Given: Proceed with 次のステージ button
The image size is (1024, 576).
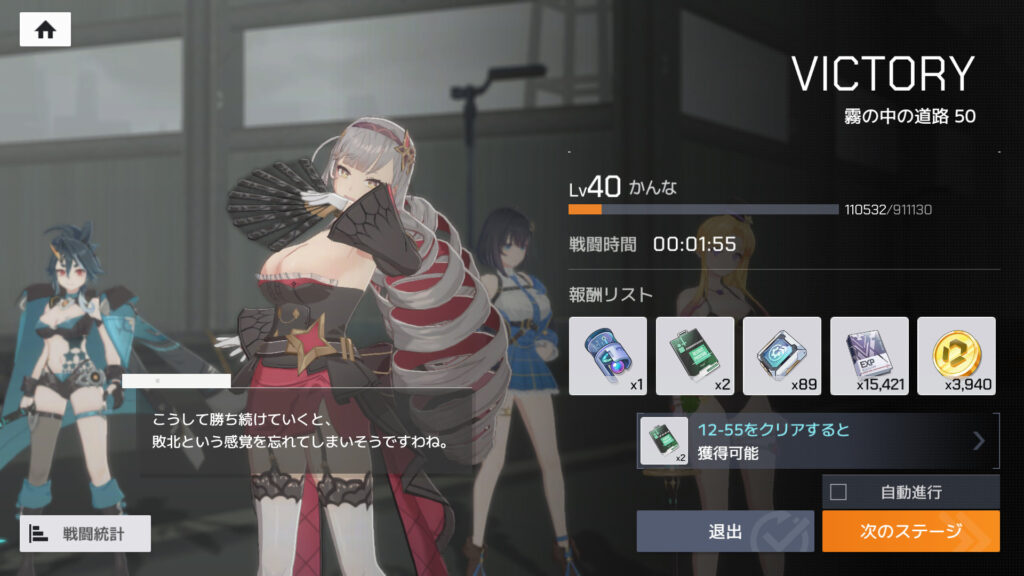Looking at the screenshot, I should coord(910,531).
